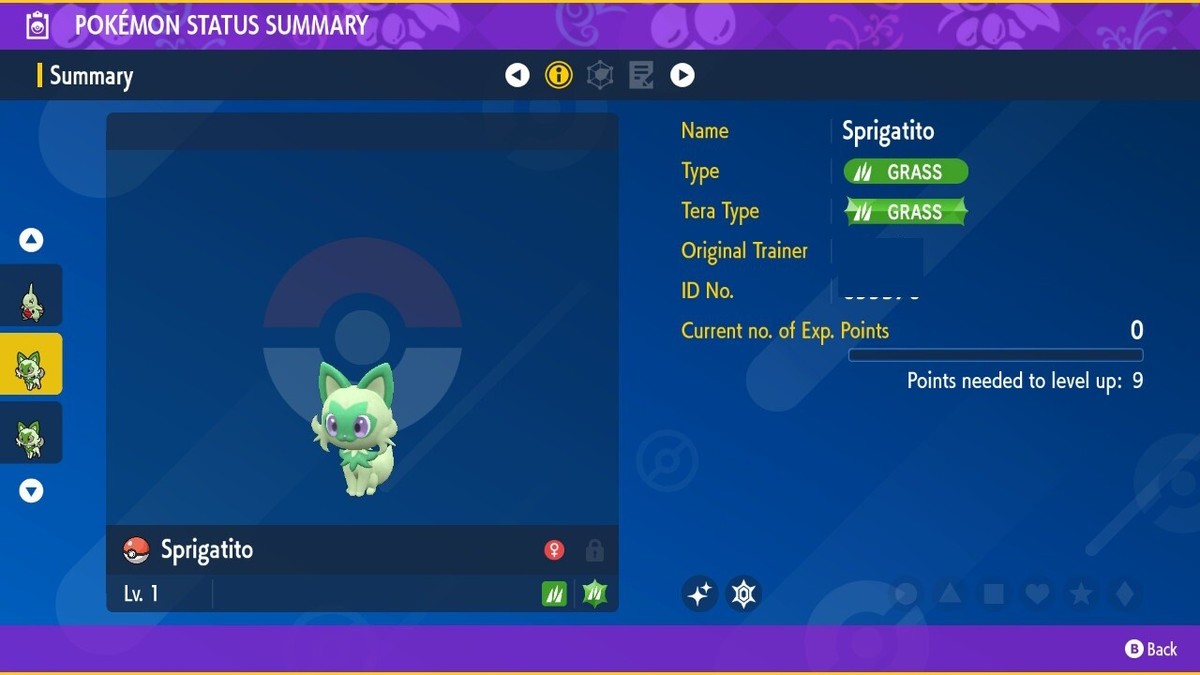Toggle the square marking
This screenshot has width=1200, height=675.
(993, 594)
